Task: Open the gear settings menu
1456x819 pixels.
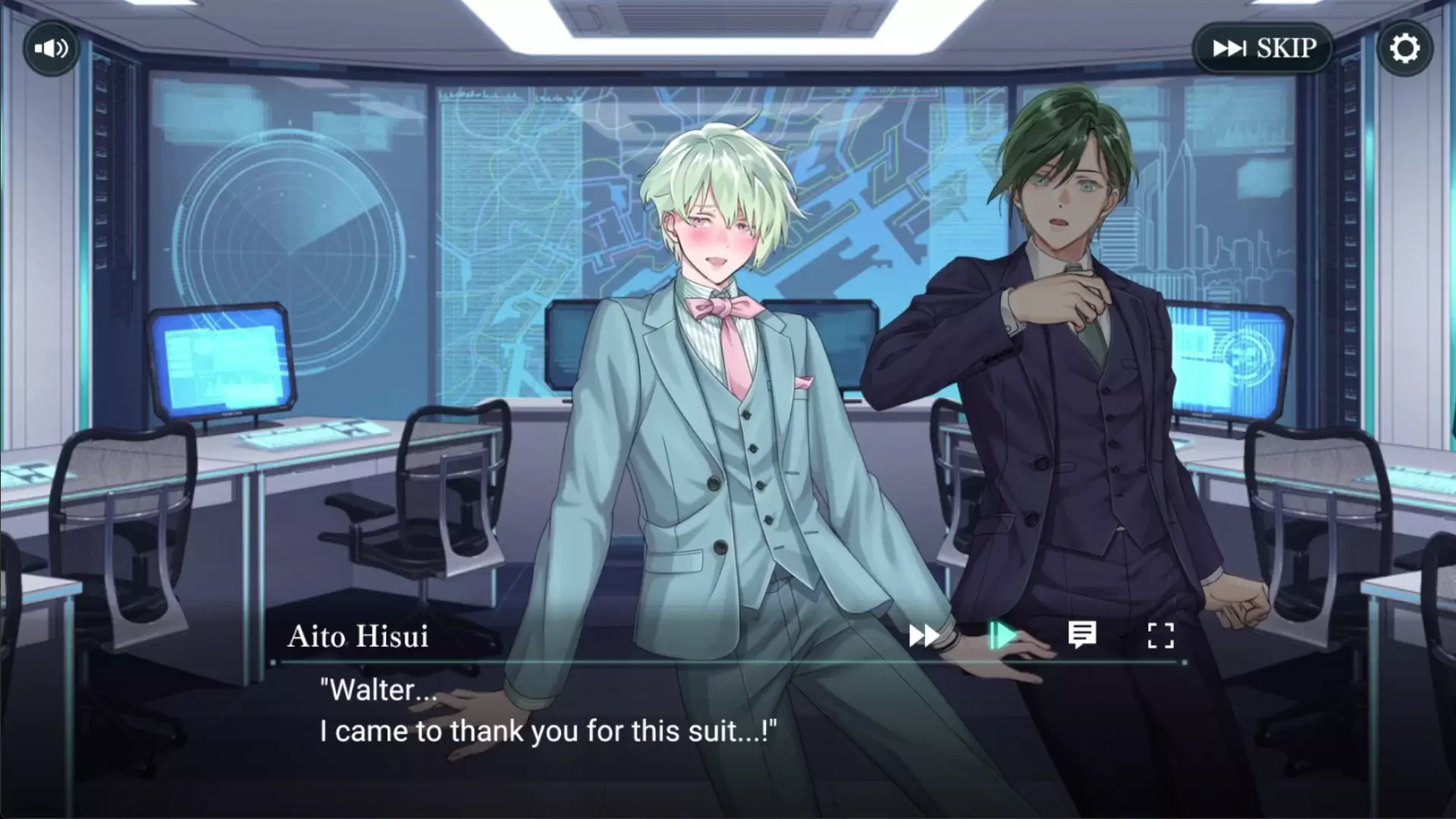Action: point(1404,49)
